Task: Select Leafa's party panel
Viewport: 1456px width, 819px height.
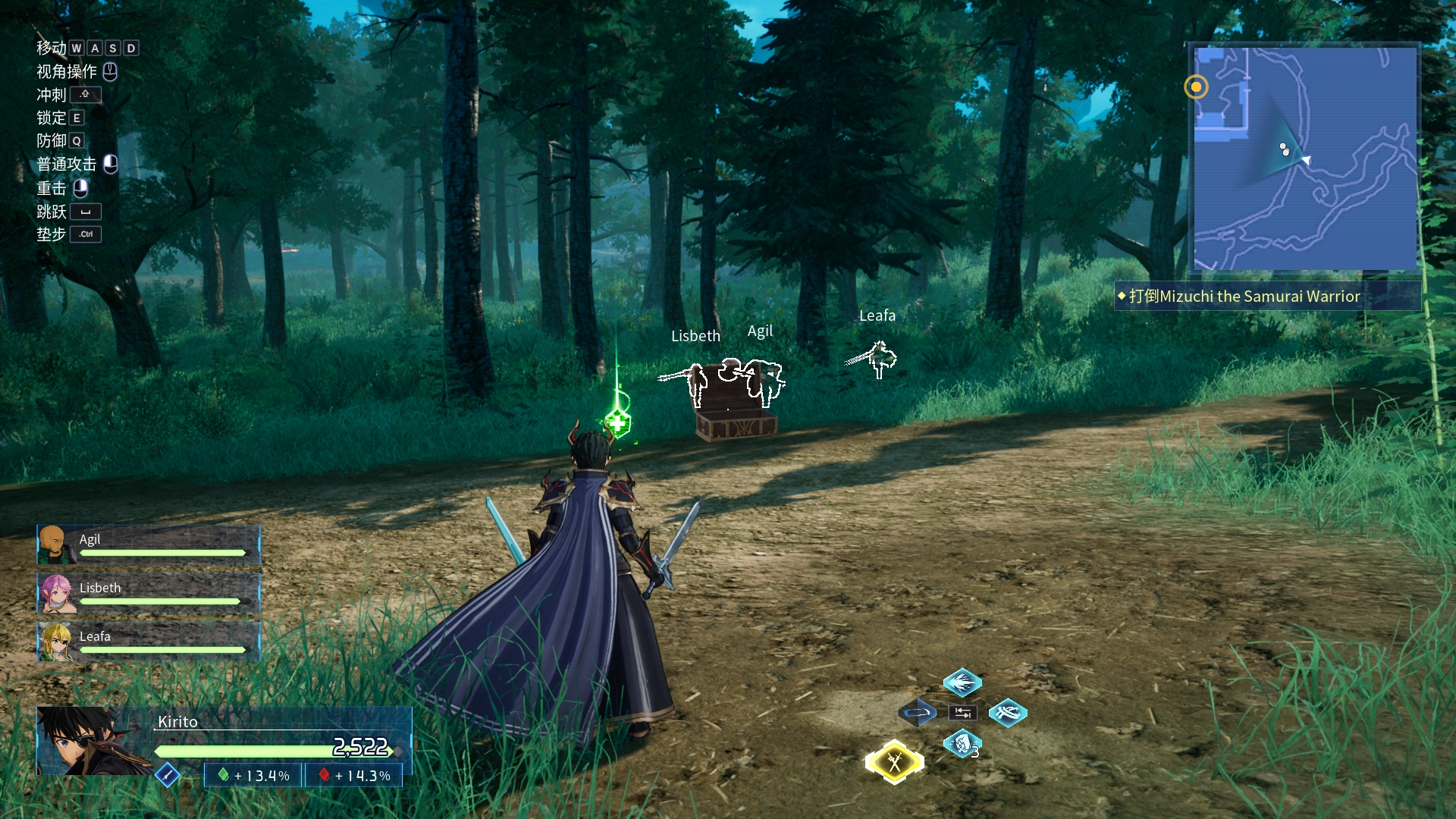Action: pos(149,642)
